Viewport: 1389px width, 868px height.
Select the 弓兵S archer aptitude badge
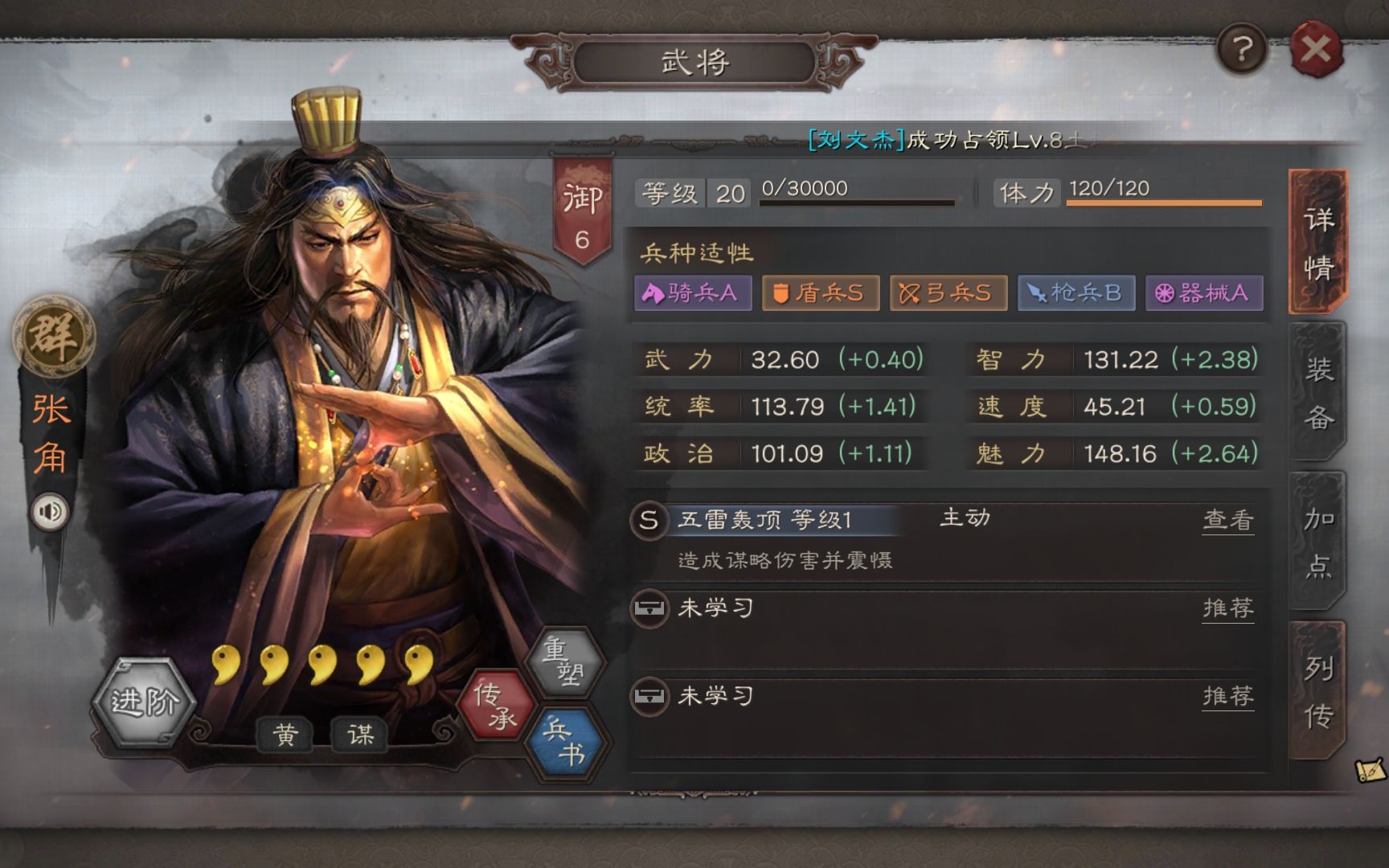pos(948,293)
